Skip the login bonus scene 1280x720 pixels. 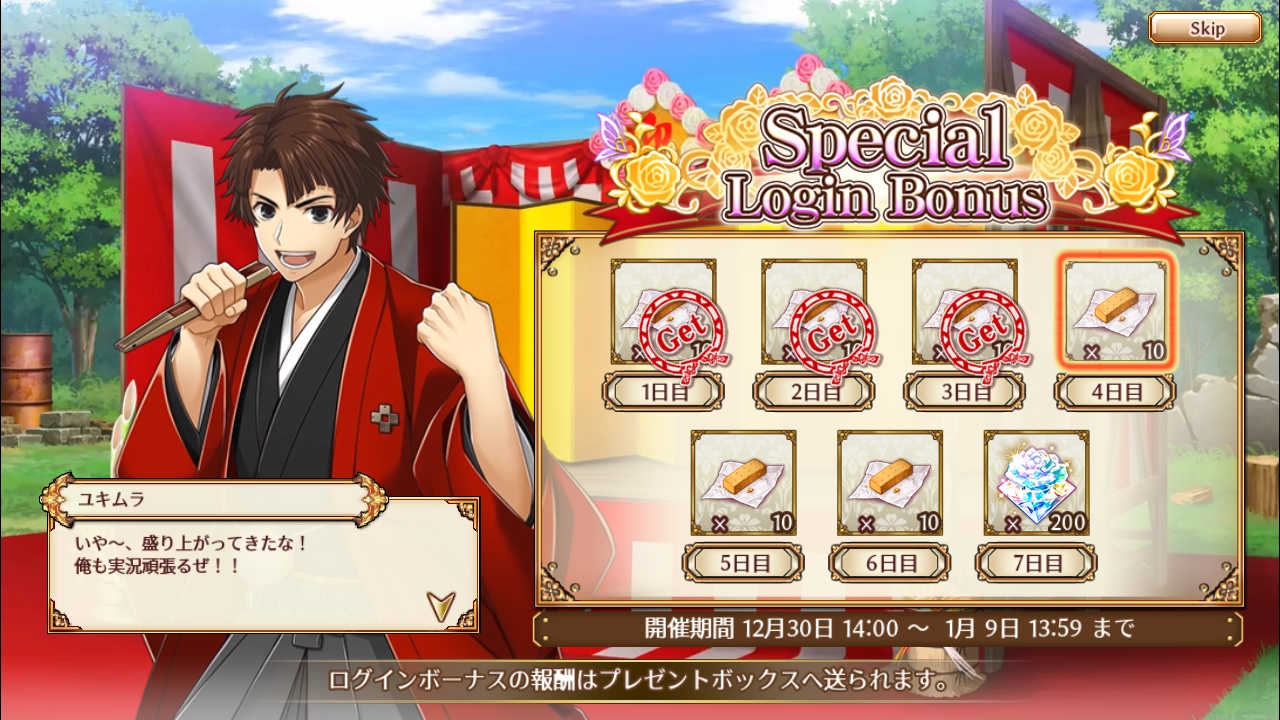[x=1204, y=28]
